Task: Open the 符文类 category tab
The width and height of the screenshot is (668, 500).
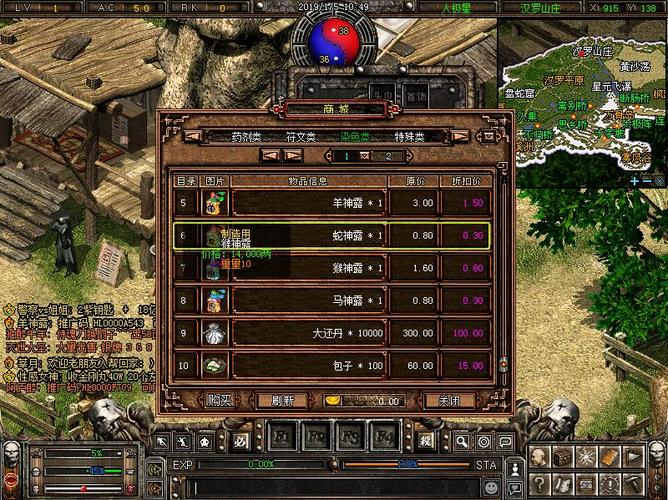Action: click(300, 136)
